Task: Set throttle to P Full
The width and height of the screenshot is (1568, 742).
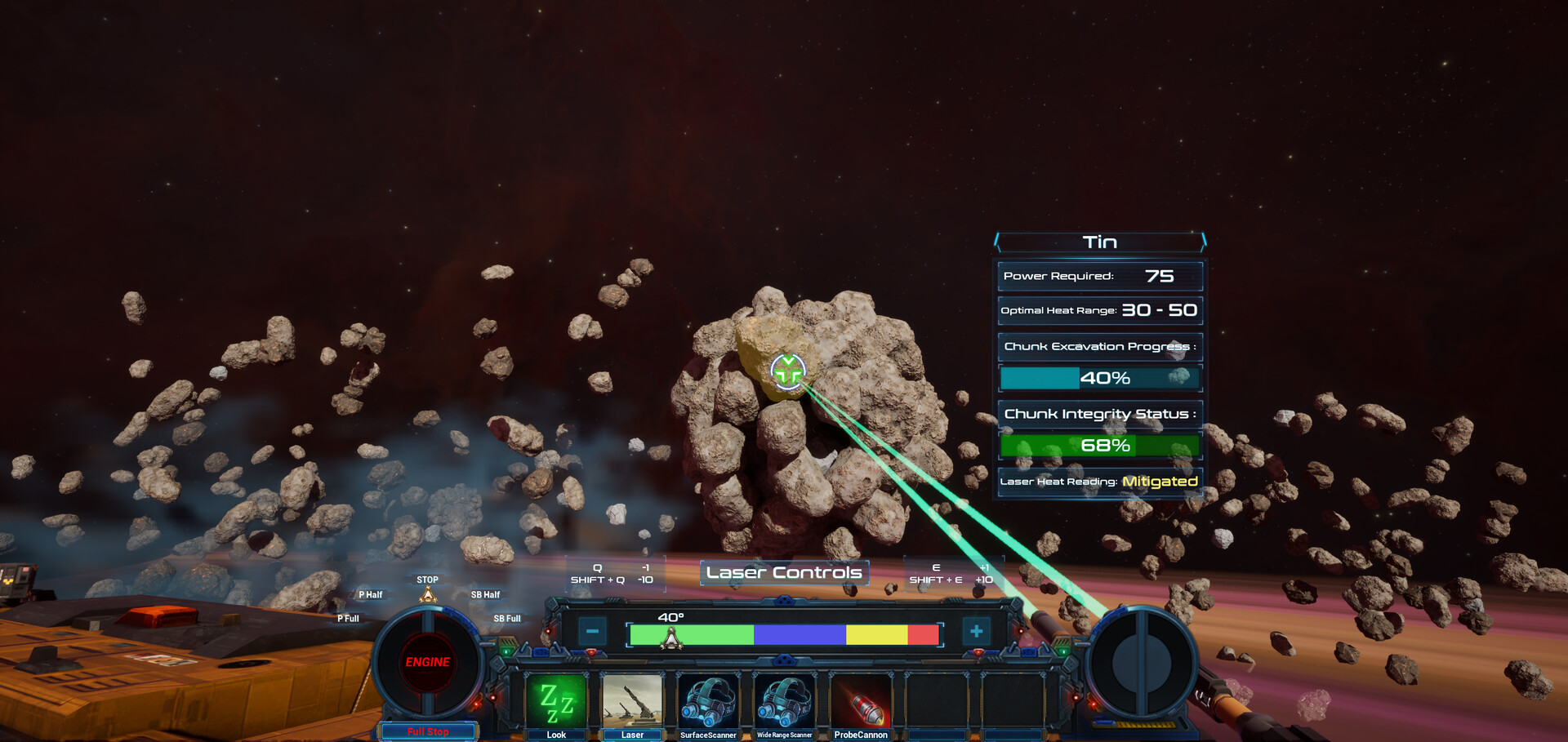Action: [348, 619]
